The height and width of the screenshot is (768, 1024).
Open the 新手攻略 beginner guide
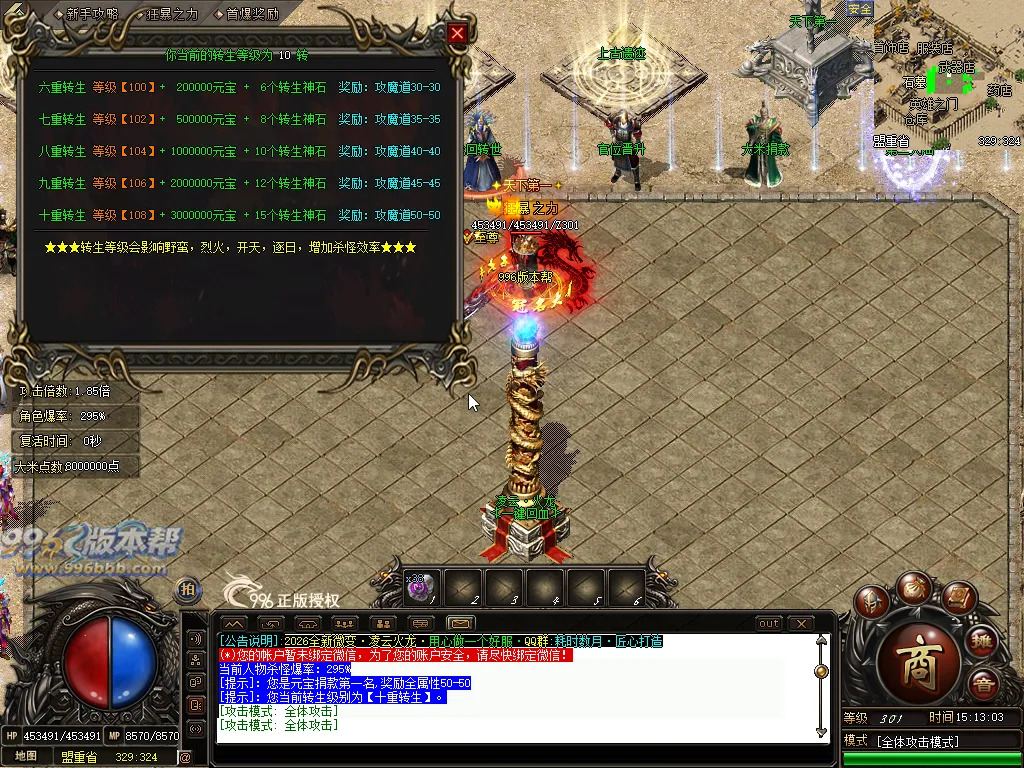(91, 14)
